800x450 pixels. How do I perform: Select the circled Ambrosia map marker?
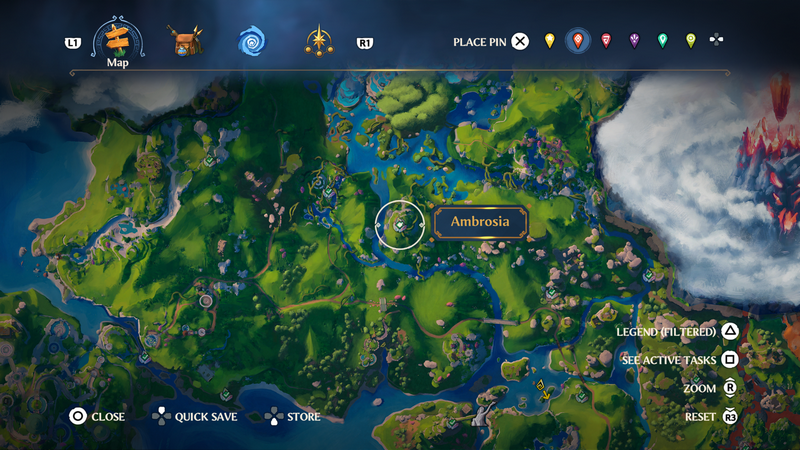tap(400, 225)
